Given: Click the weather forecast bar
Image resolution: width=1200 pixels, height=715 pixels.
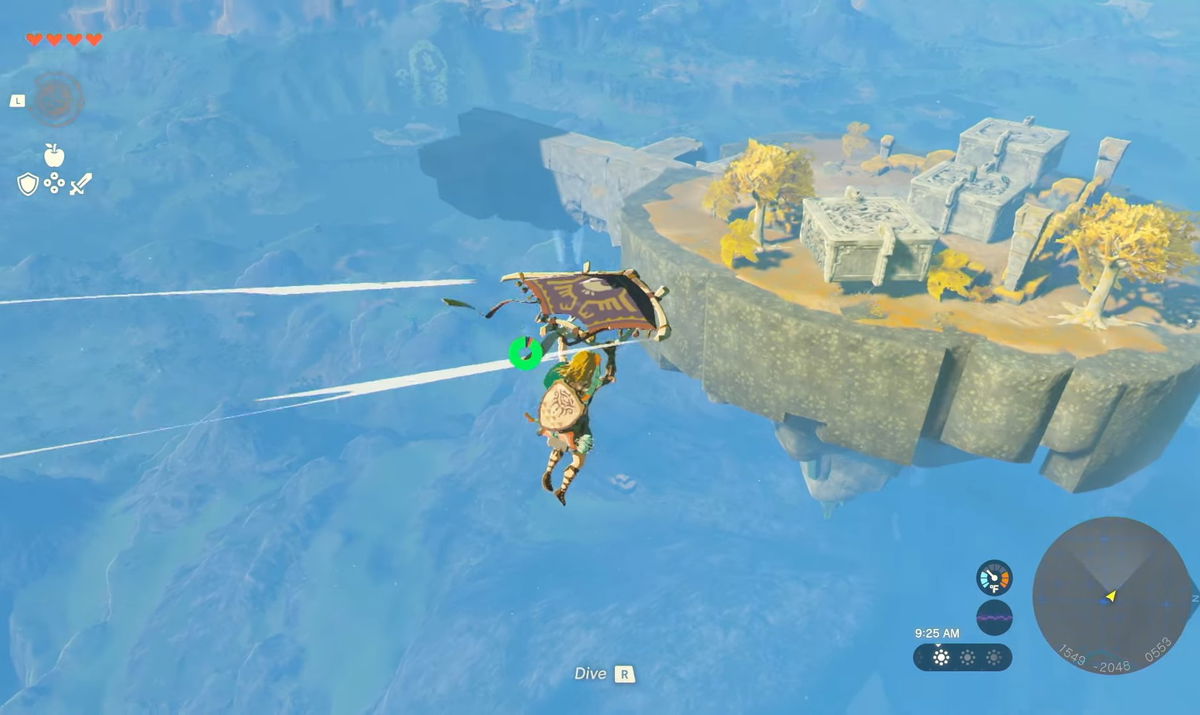Looking at the screenshot, I should pyautogui.click(x=962, y=657).
